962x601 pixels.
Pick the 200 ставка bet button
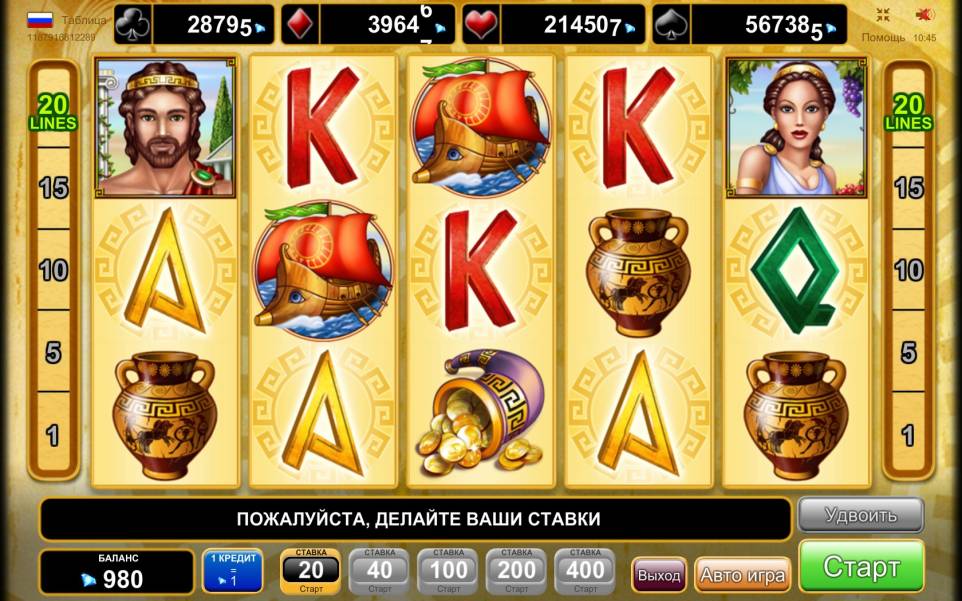(x=516, y=571)
